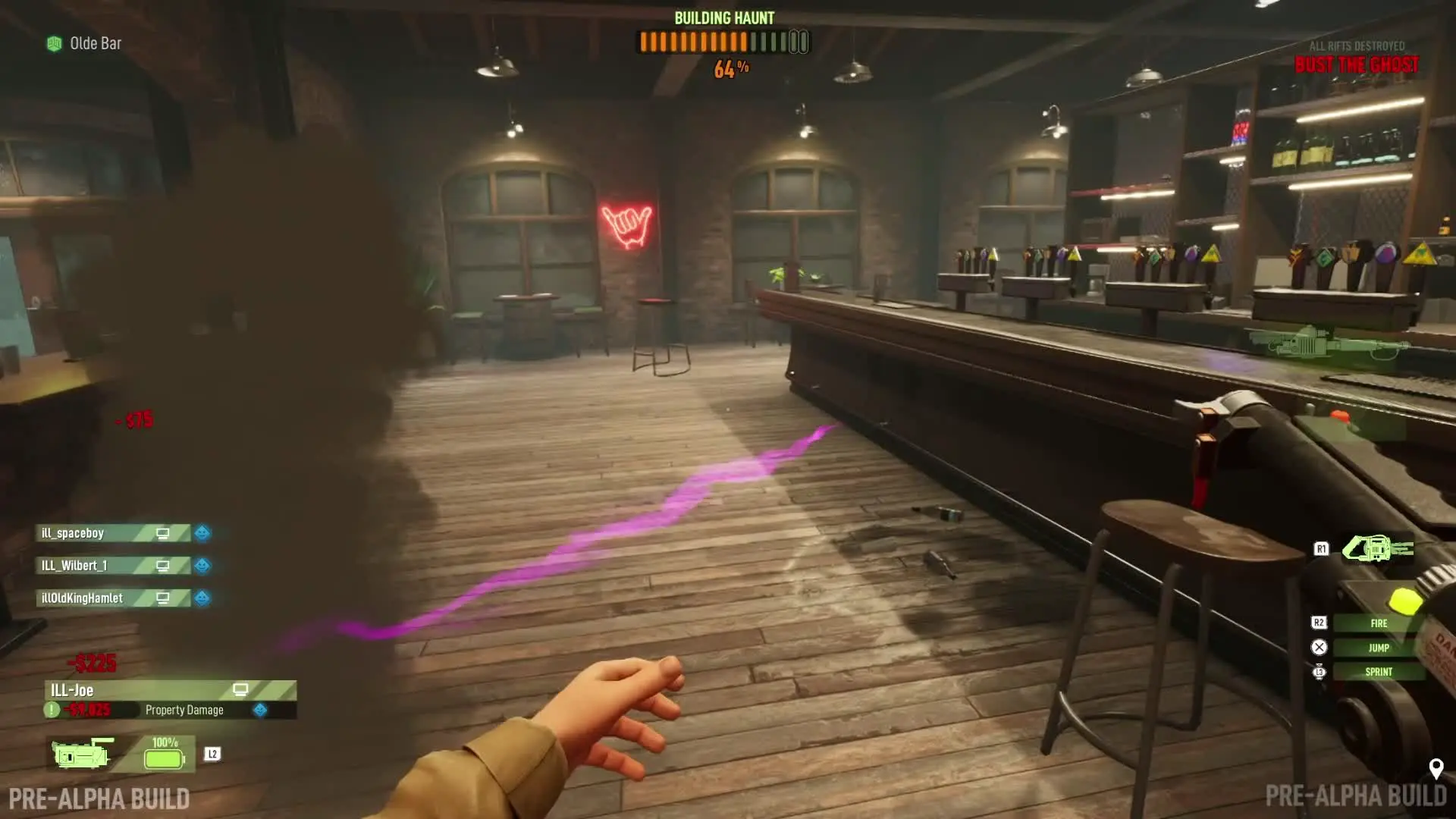Open the Bust the Ghost objective tracker
1456x819 pixels.
click(x=1356, y=64)
